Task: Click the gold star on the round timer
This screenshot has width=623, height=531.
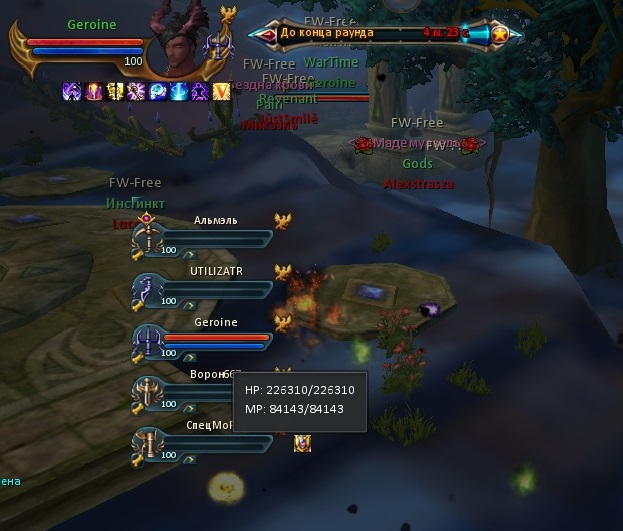Action: click(x=499, y=34)
